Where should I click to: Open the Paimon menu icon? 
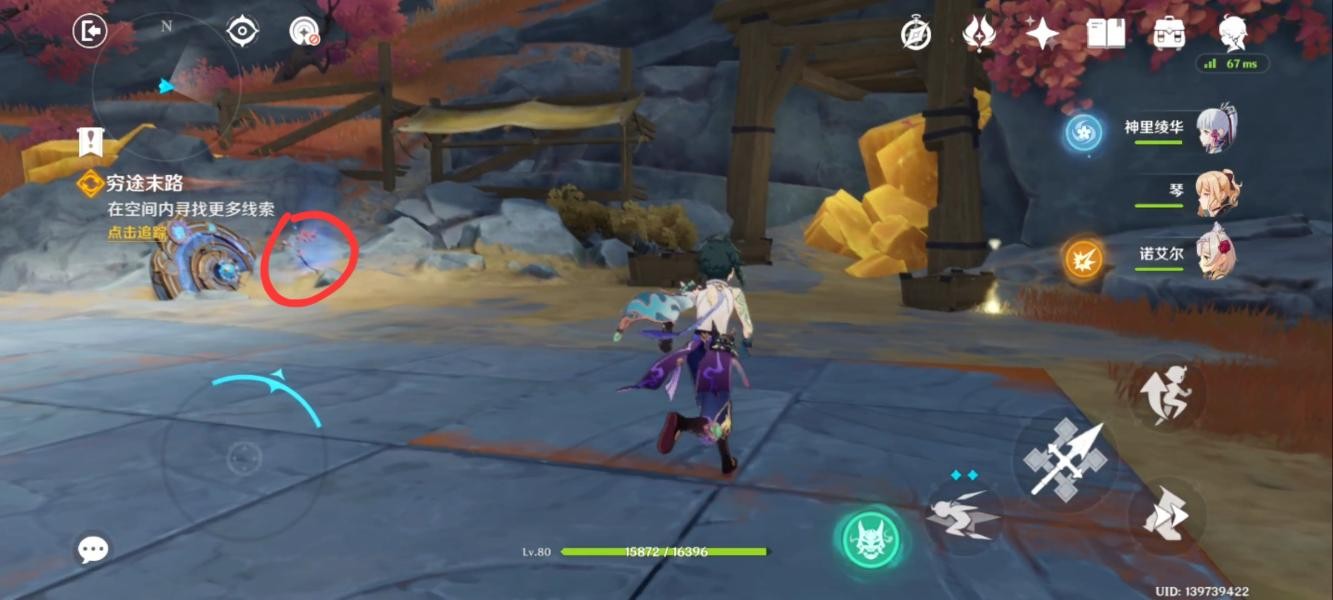(1233, 33)
